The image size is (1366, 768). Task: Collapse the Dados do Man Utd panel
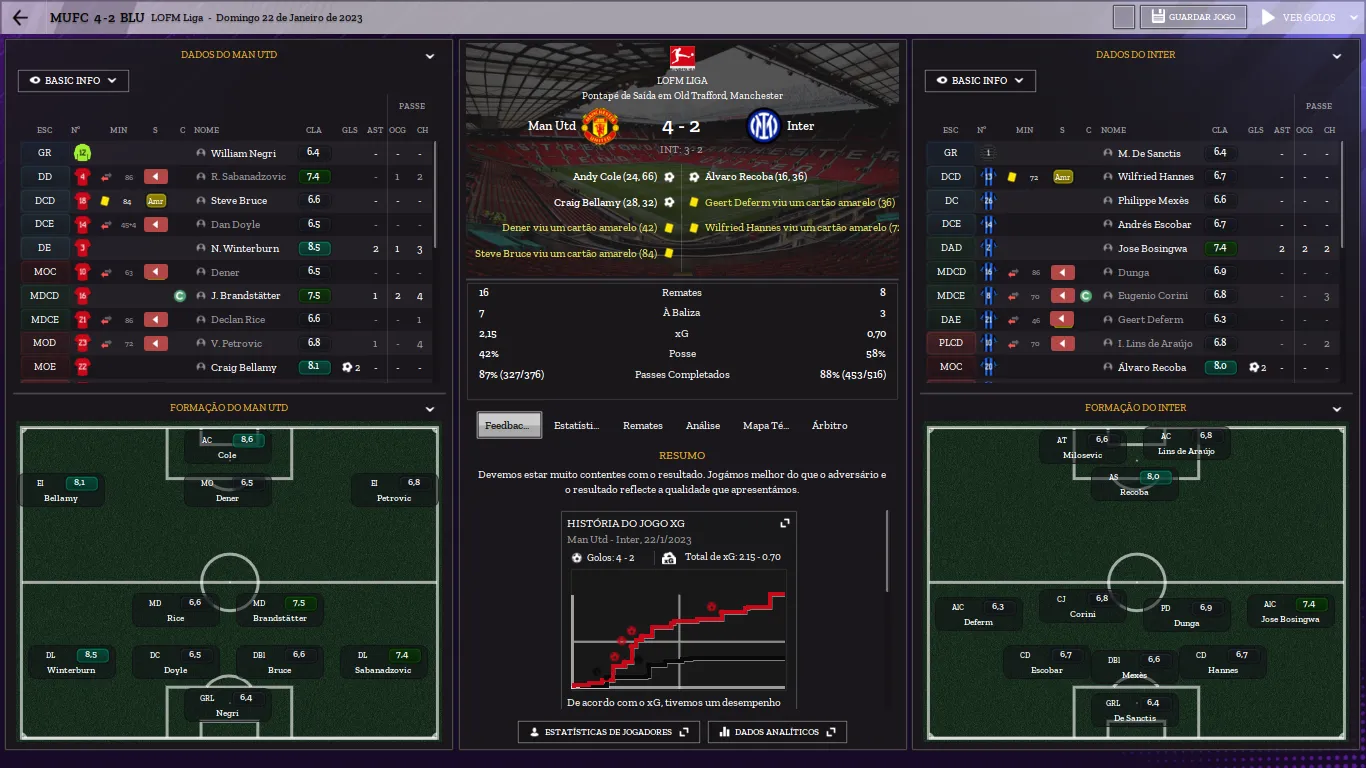click(430, 57)
